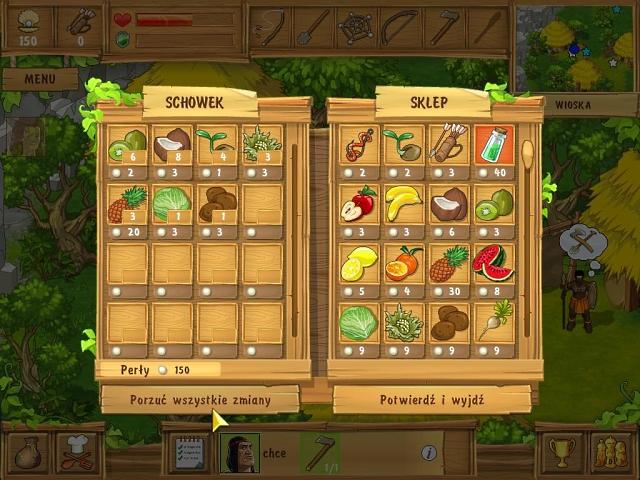This screenshot has width=640, height=480.
Task: Pick the lemon in the shop
Action: pos(359,263)
